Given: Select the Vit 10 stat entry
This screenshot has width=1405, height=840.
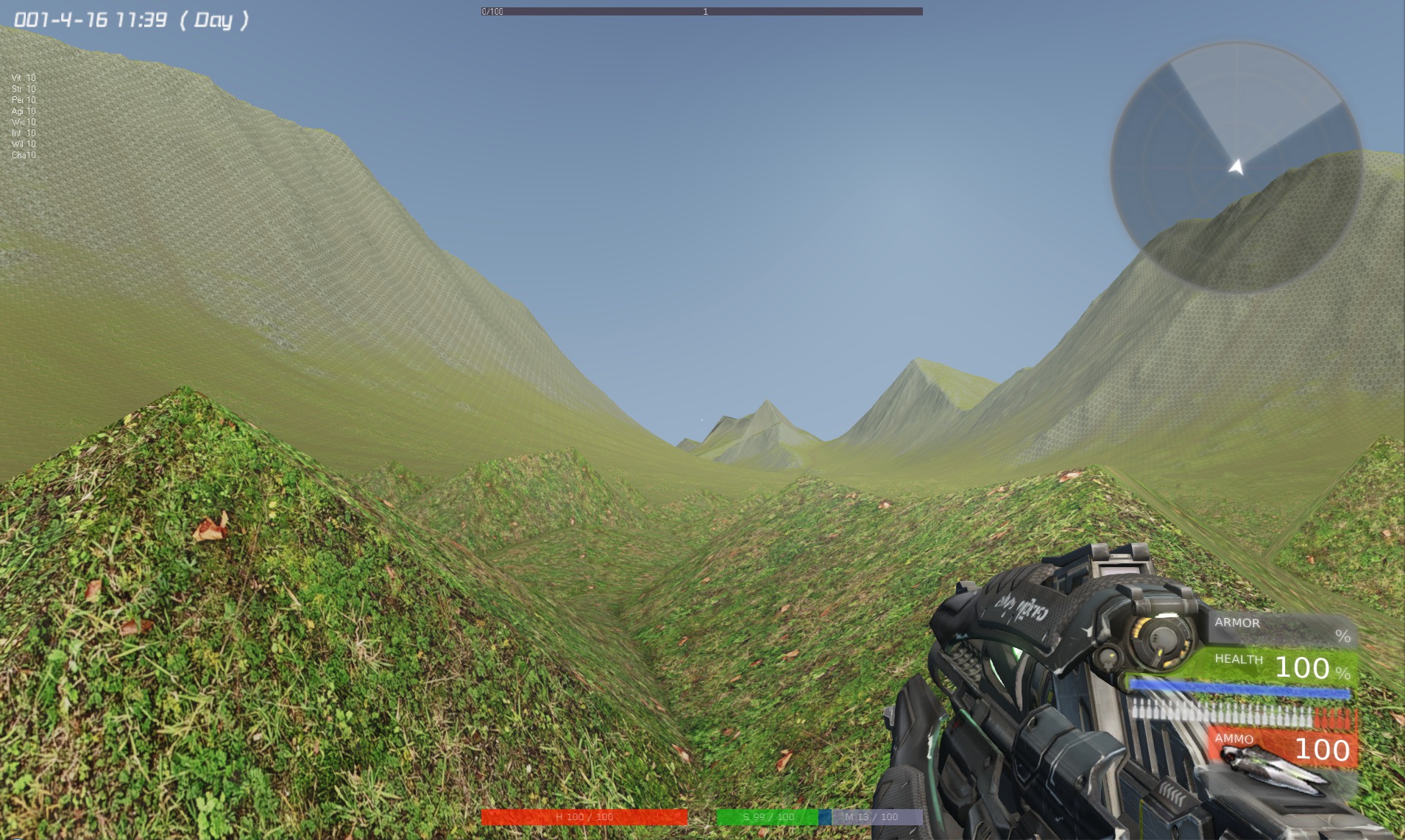Looking at the screenshot, I should [x=23, y=76].
